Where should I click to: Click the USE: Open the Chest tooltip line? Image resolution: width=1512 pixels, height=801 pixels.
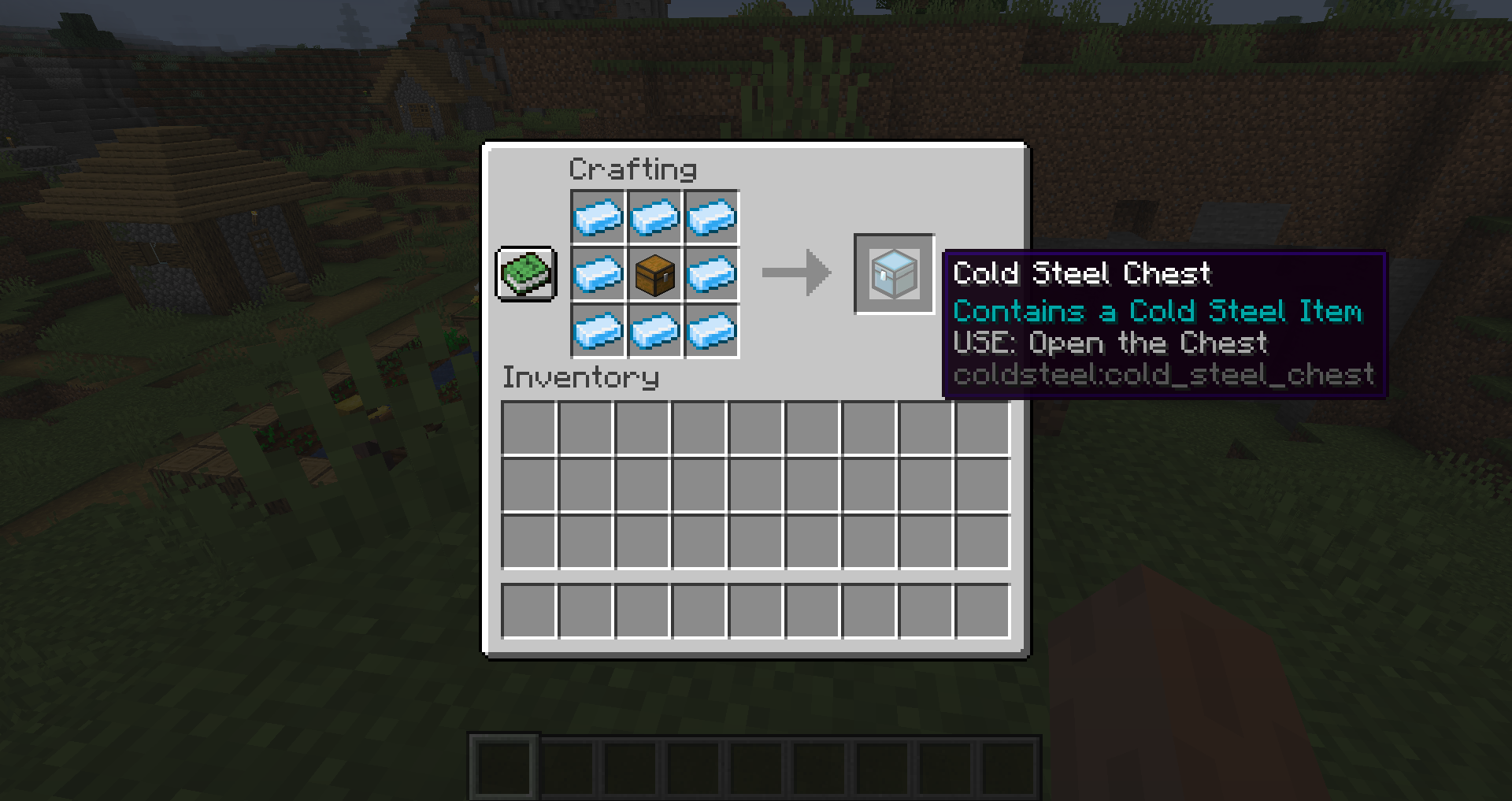point(1110,343)
